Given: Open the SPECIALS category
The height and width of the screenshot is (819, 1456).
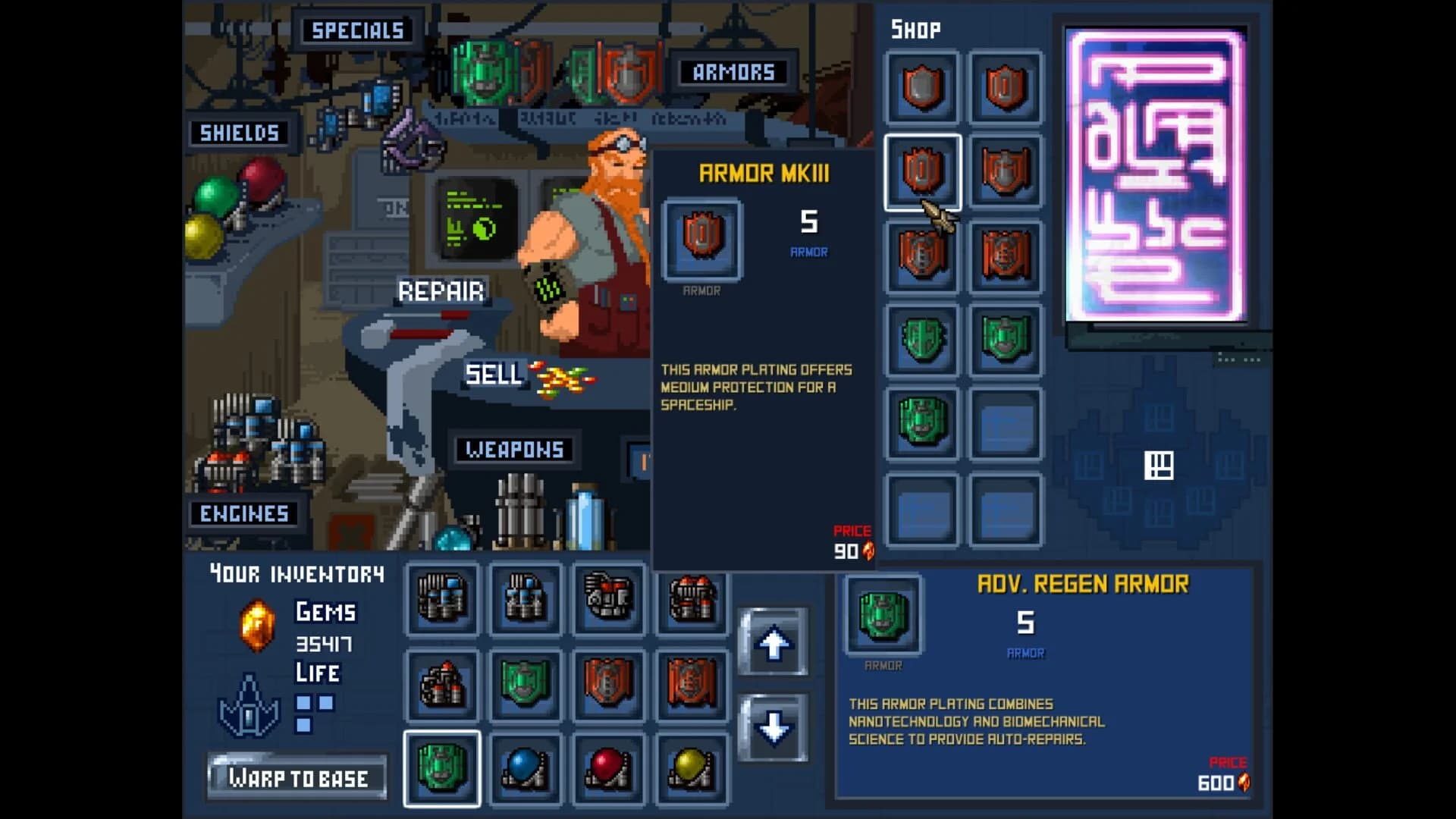Looking at the screenshot, I should pos(356,30).
